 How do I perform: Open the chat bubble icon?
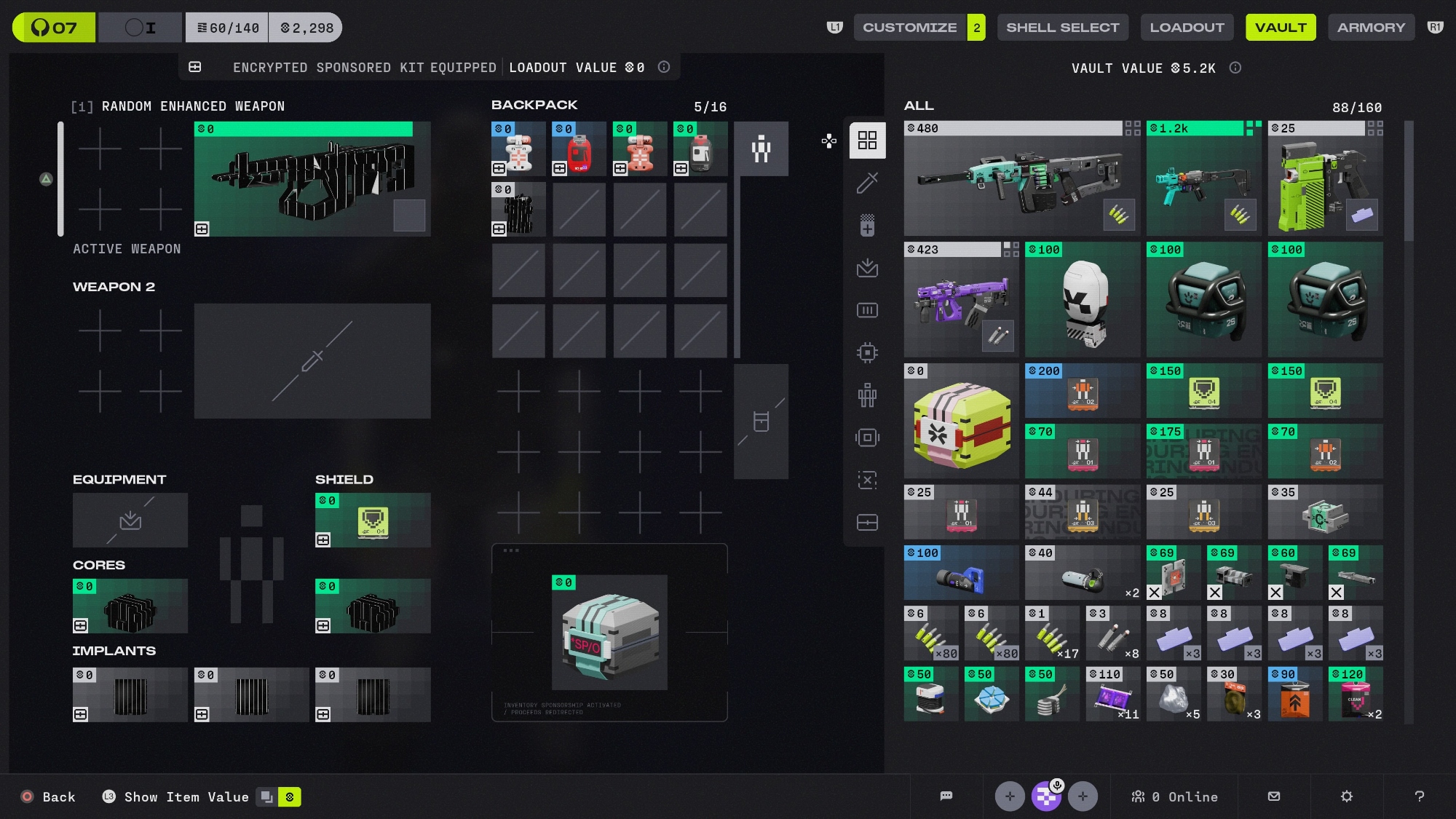(x=946, y=796)
